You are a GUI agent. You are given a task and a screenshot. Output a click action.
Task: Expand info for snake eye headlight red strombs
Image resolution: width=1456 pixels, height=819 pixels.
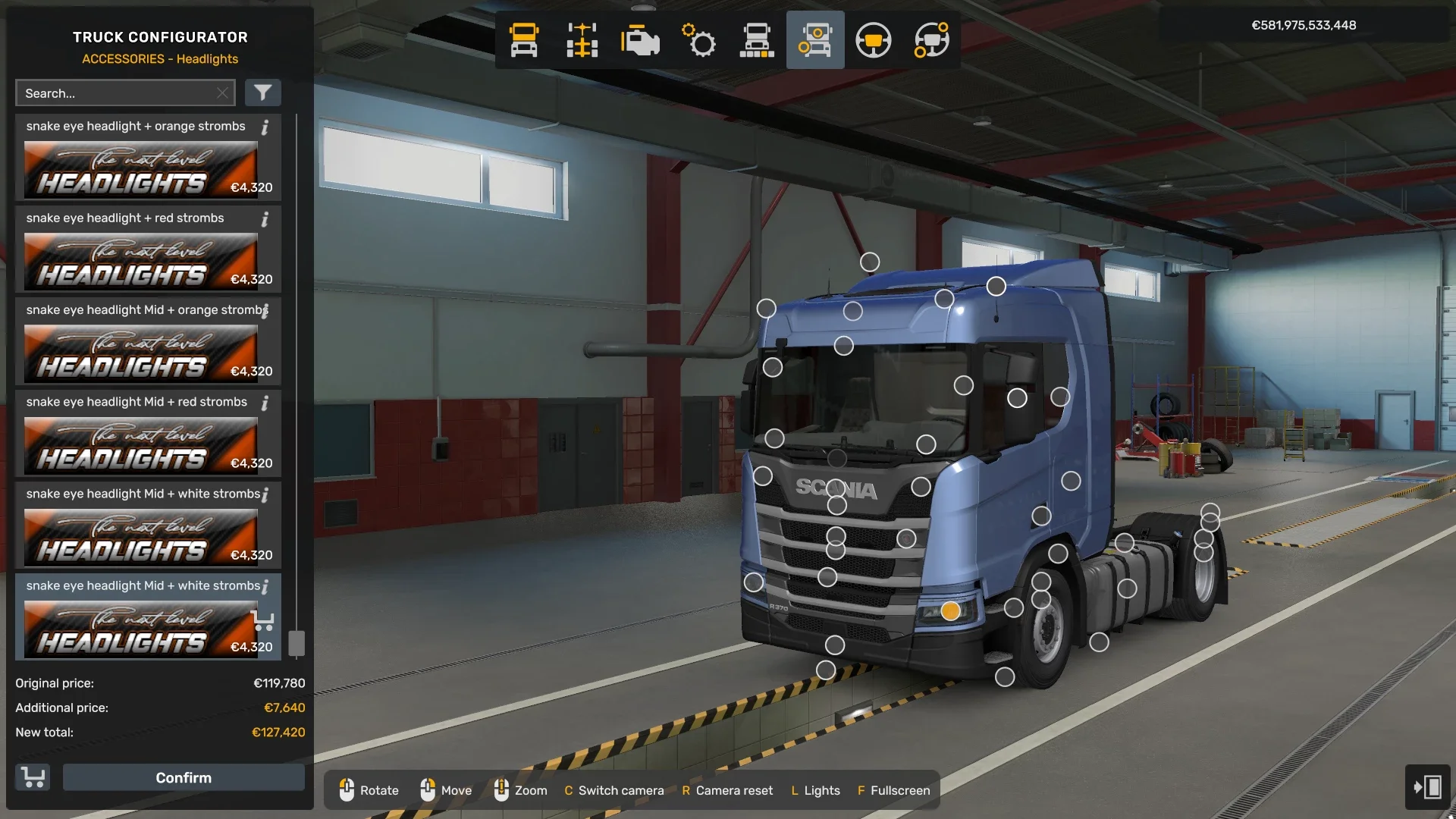coord(265,220)
